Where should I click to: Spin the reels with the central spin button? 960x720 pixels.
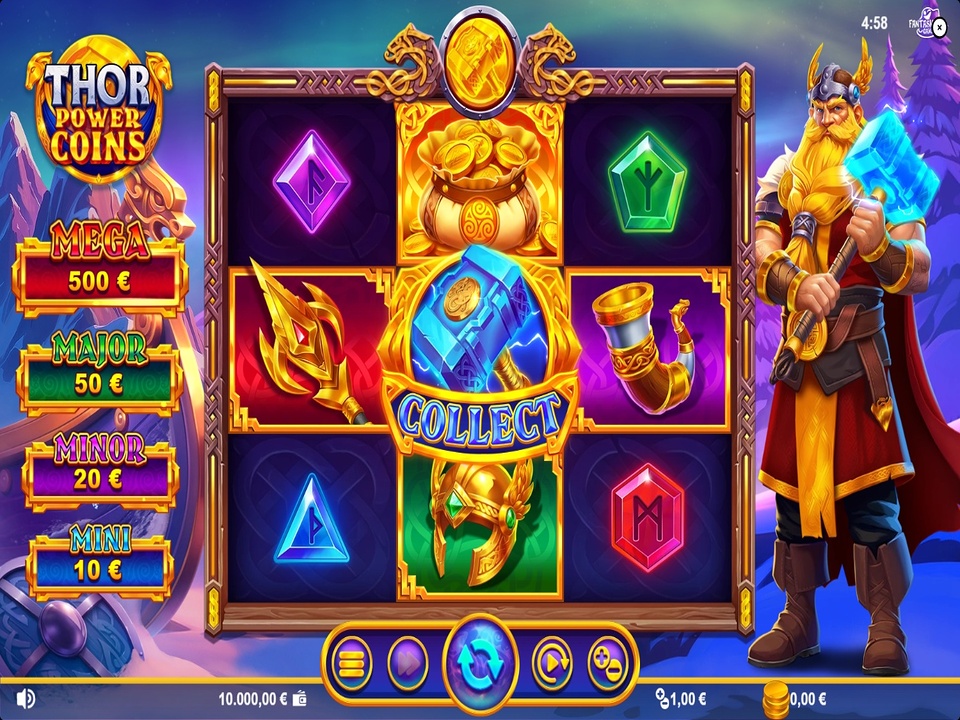[x=481, y=661]
